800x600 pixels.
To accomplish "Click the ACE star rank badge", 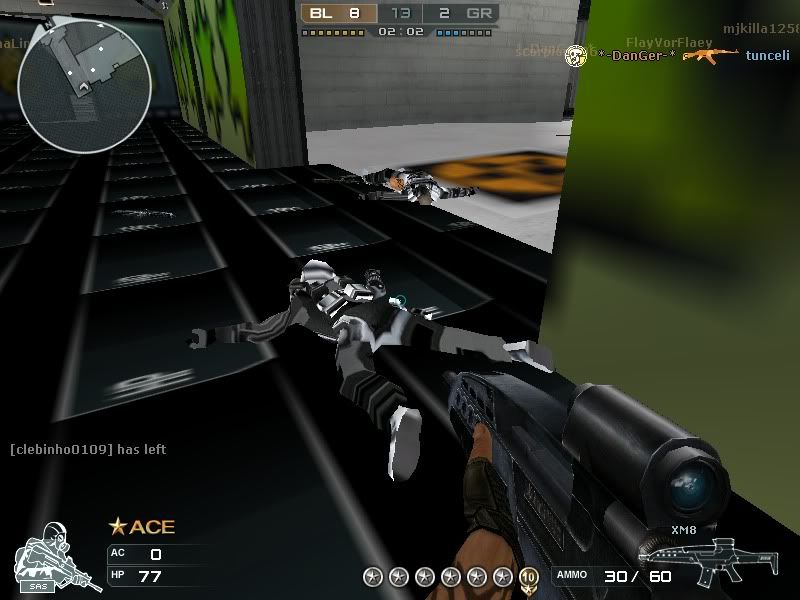I will pyautogui.click(x=141, y=527).
